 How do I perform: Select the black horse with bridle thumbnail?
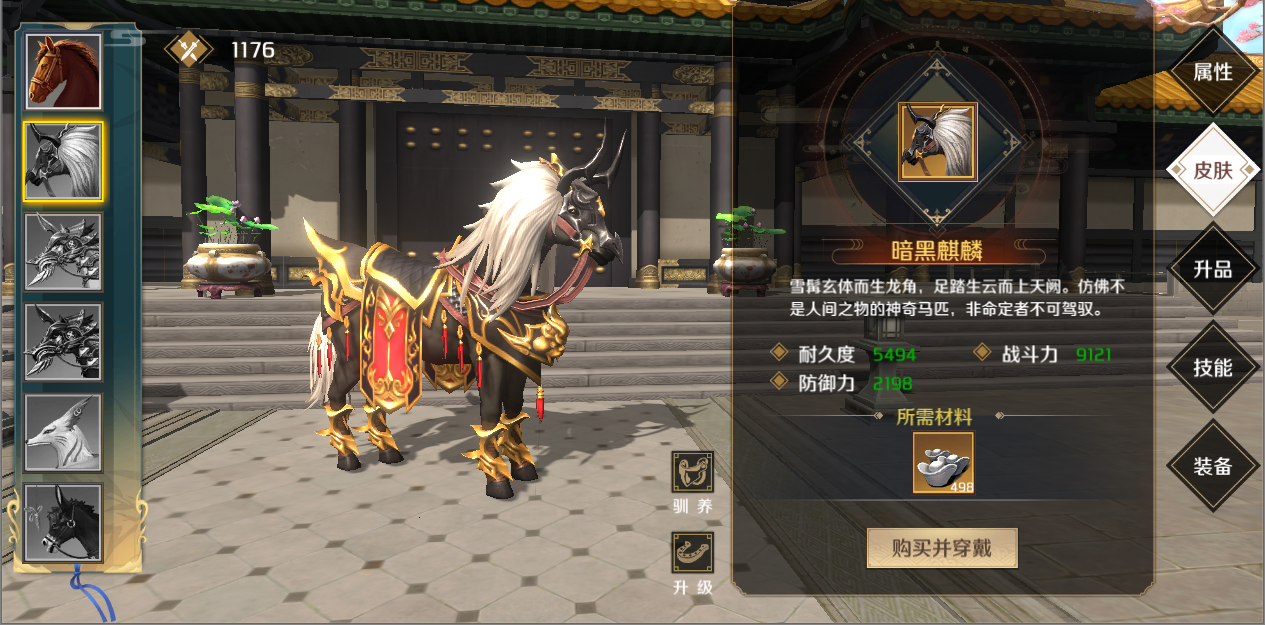pyautogui.click(x=63, y=523)
